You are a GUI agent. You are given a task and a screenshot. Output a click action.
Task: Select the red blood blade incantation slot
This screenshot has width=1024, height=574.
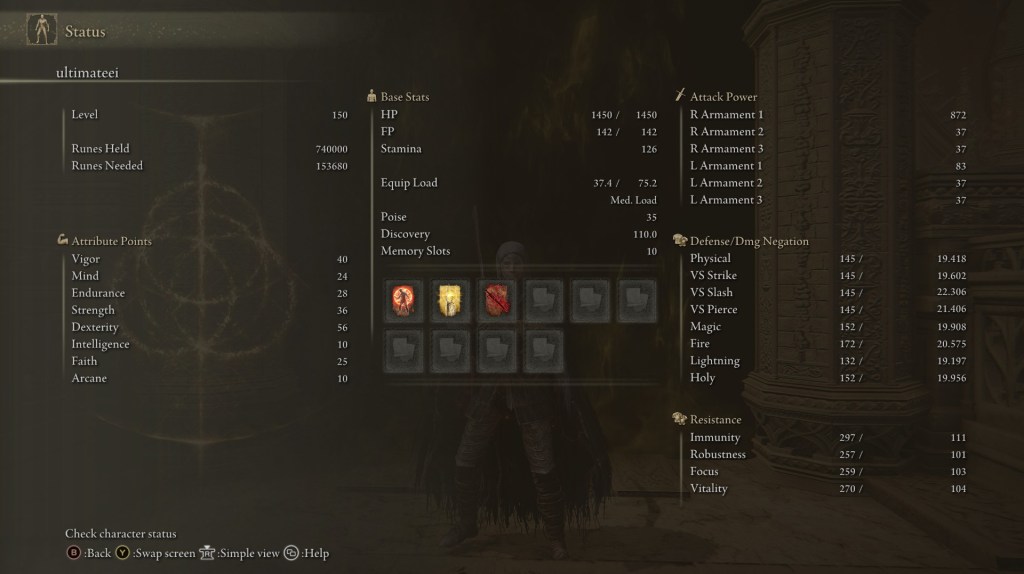click(x=497, y=300)
